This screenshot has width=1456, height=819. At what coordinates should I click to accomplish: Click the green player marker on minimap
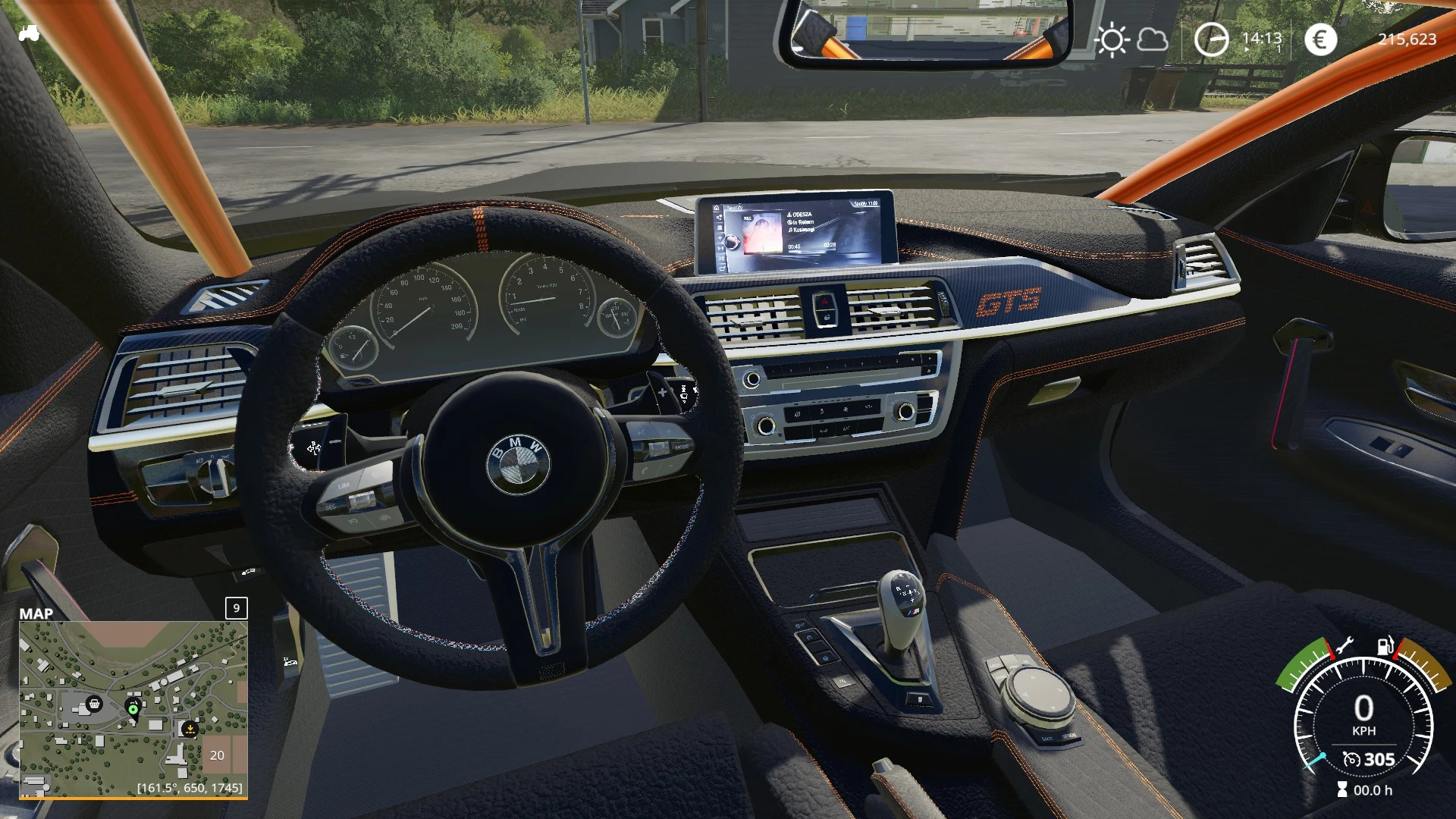[x=133, y=709]
